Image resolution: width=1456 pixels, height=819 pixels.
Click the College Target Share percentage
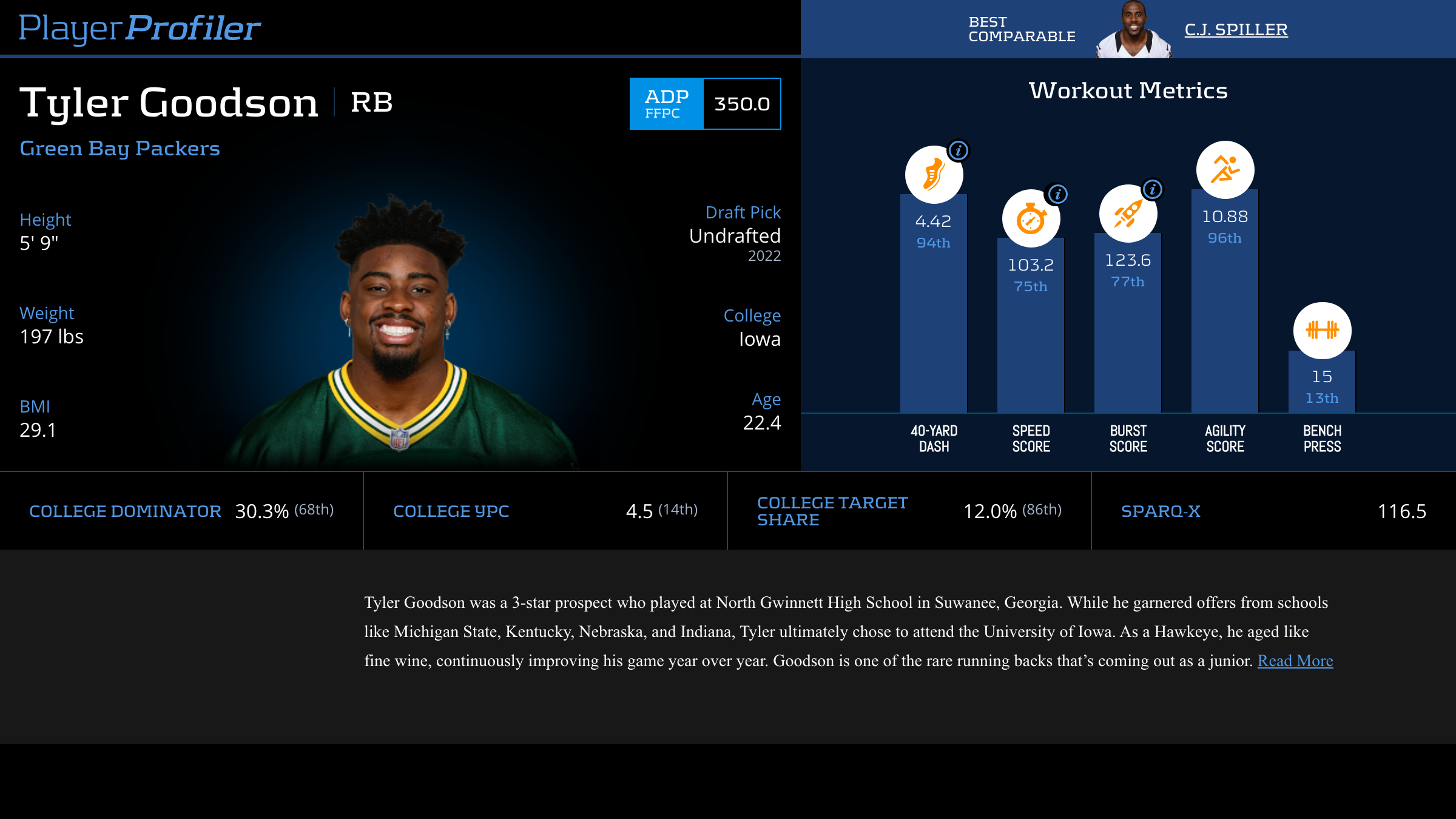[989, 510]
